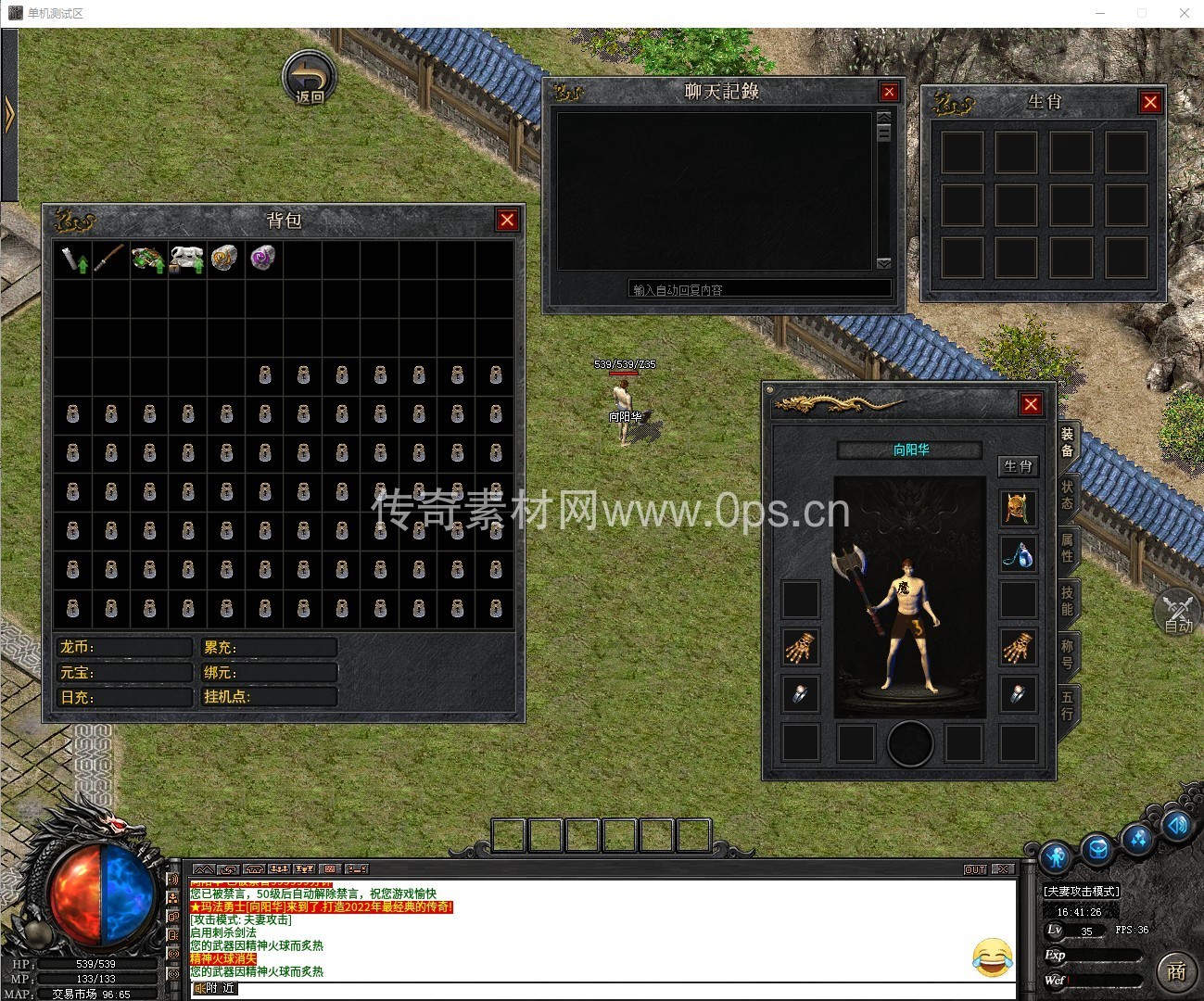
Task: Close the game window from title bar
Action: 1185,13
